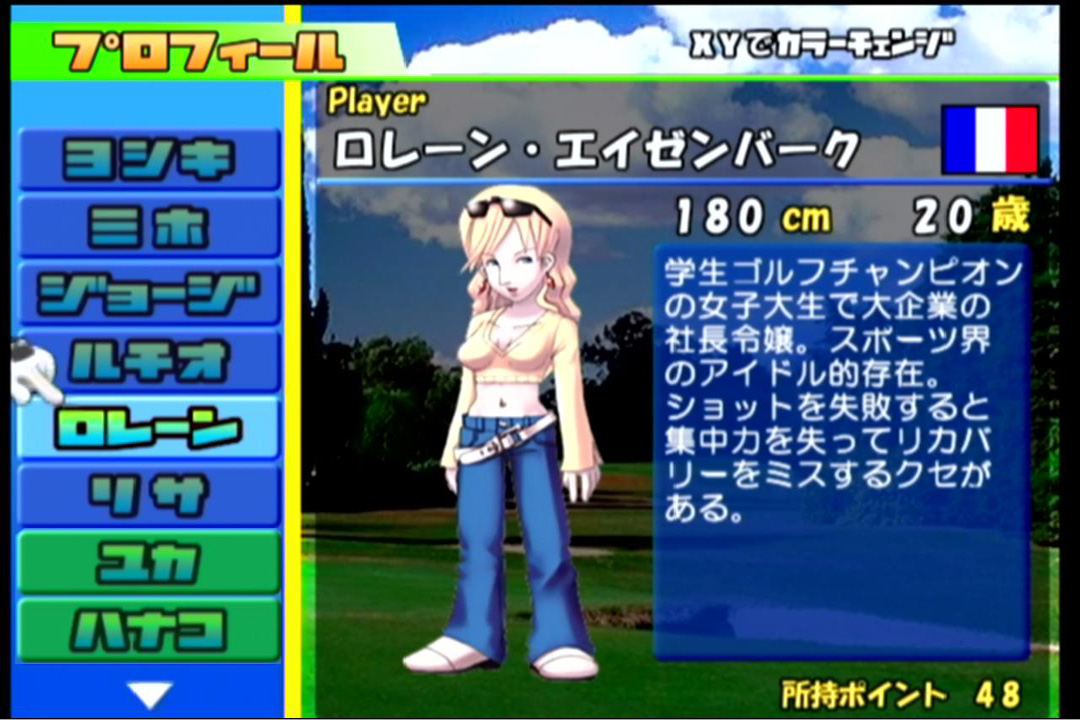The width and height of the screenshot is (1080, 720).
Task: Open the ジョージ profile
Action: tap(150, 294)
